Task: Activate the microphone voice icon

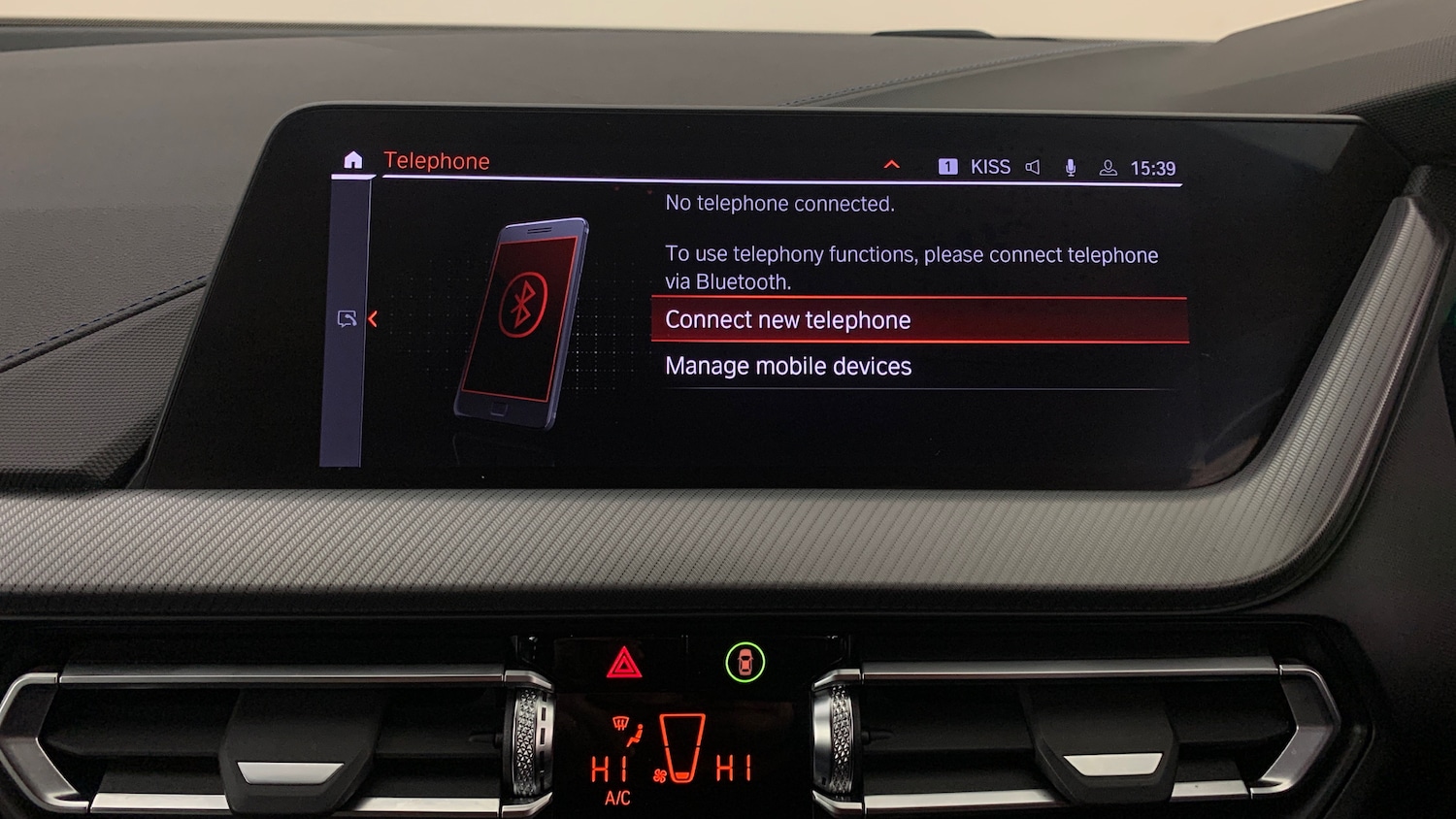Action: tap(1071, 168)
